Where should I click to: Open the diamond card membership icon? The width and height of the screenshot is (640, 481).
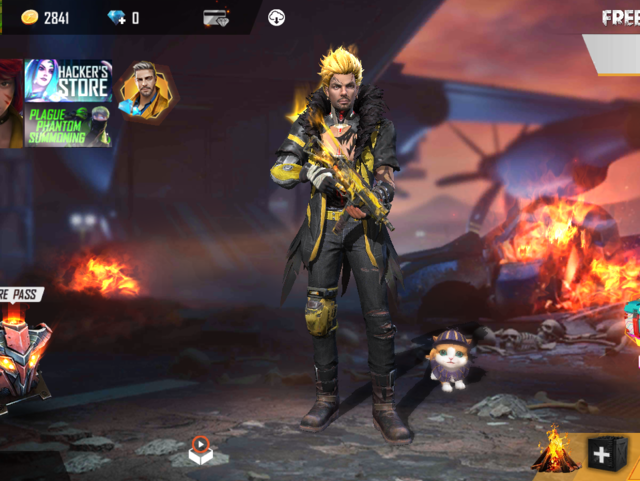tap(216, 18)
